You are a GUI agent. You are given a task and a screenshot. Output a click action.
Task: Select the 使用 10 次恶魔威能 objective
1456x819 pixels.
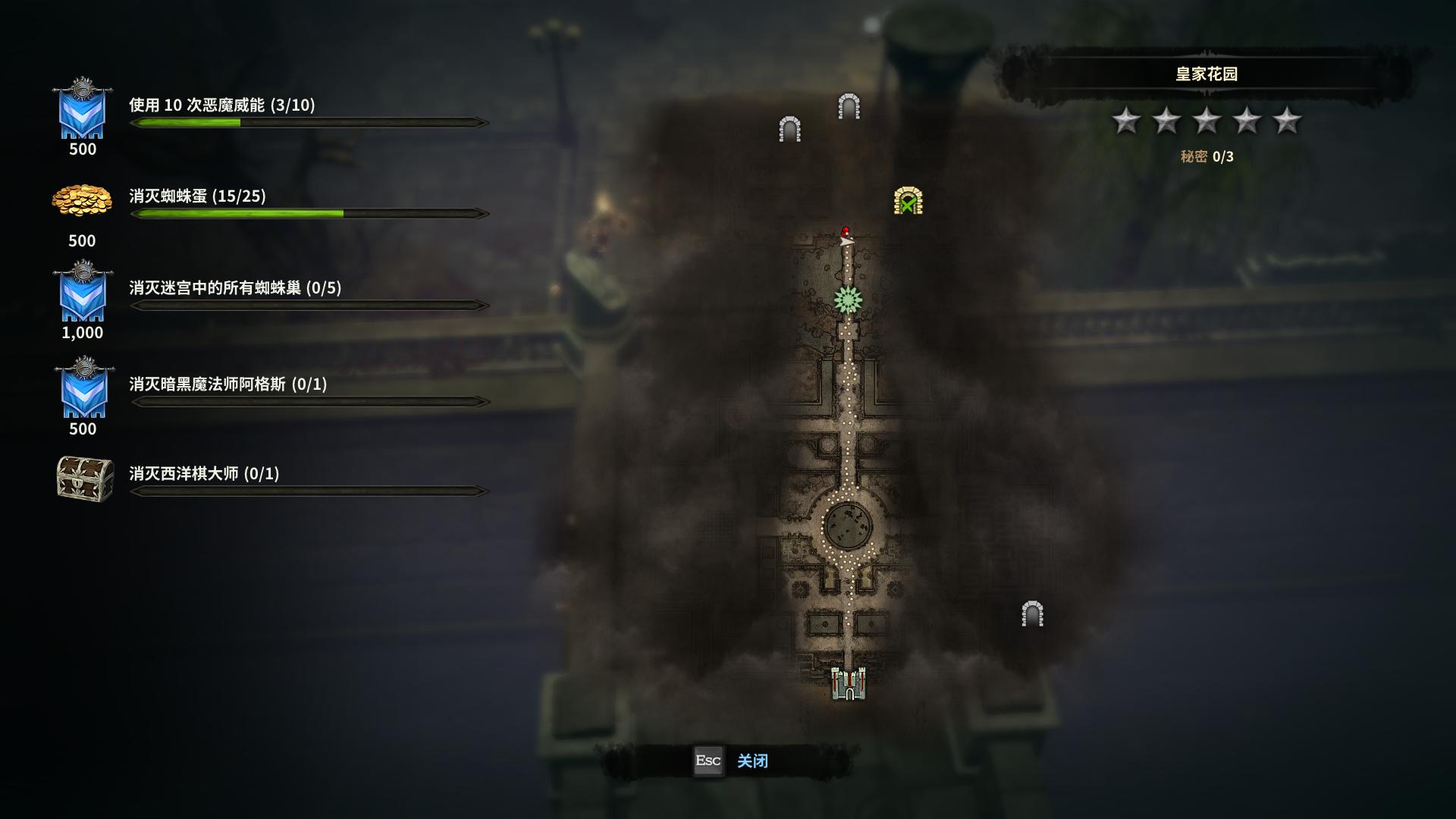221,105
